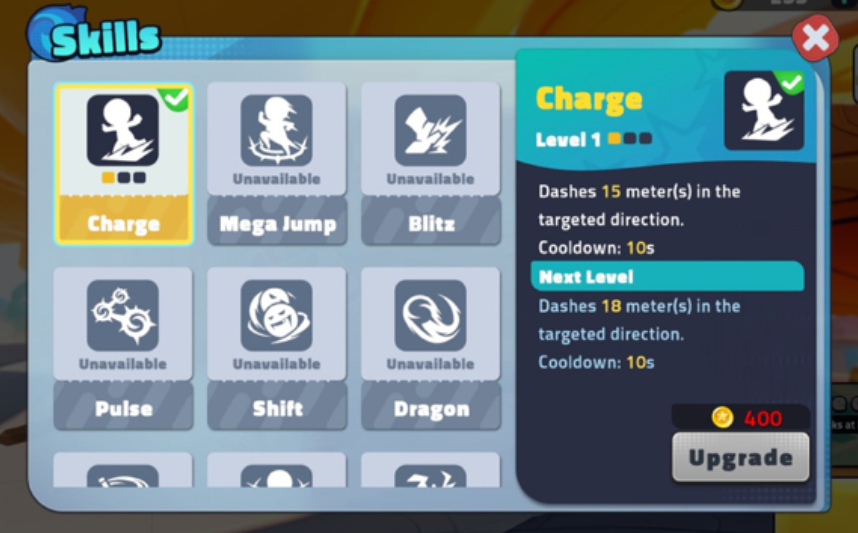The height and width of the screenshot is (533, 858).
Task: Open the Shift skill details
Action: coord(277,347)
